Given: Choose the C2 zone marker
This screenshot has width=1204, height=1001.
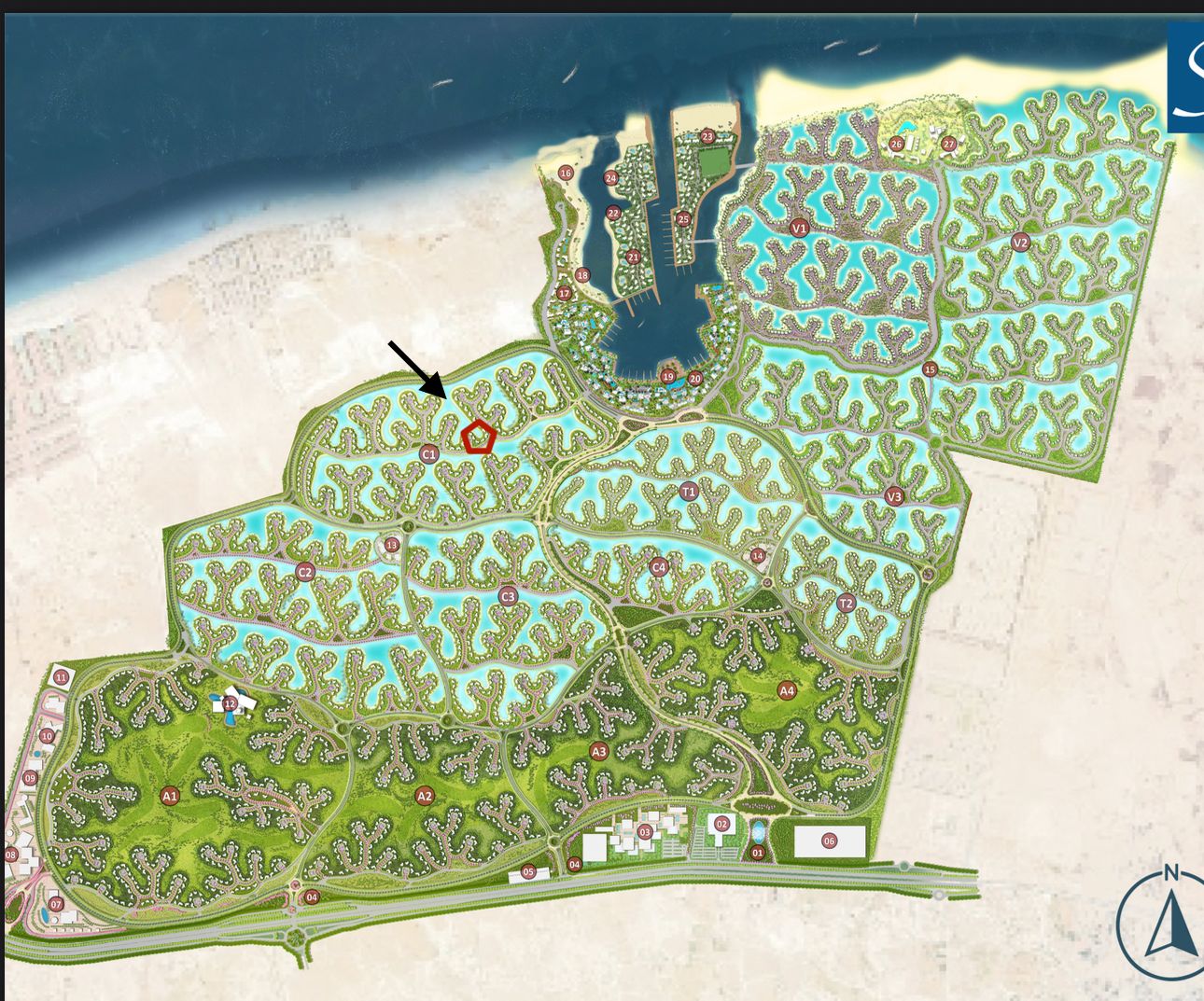Looking at the screenshot, I should coord(305,572).
